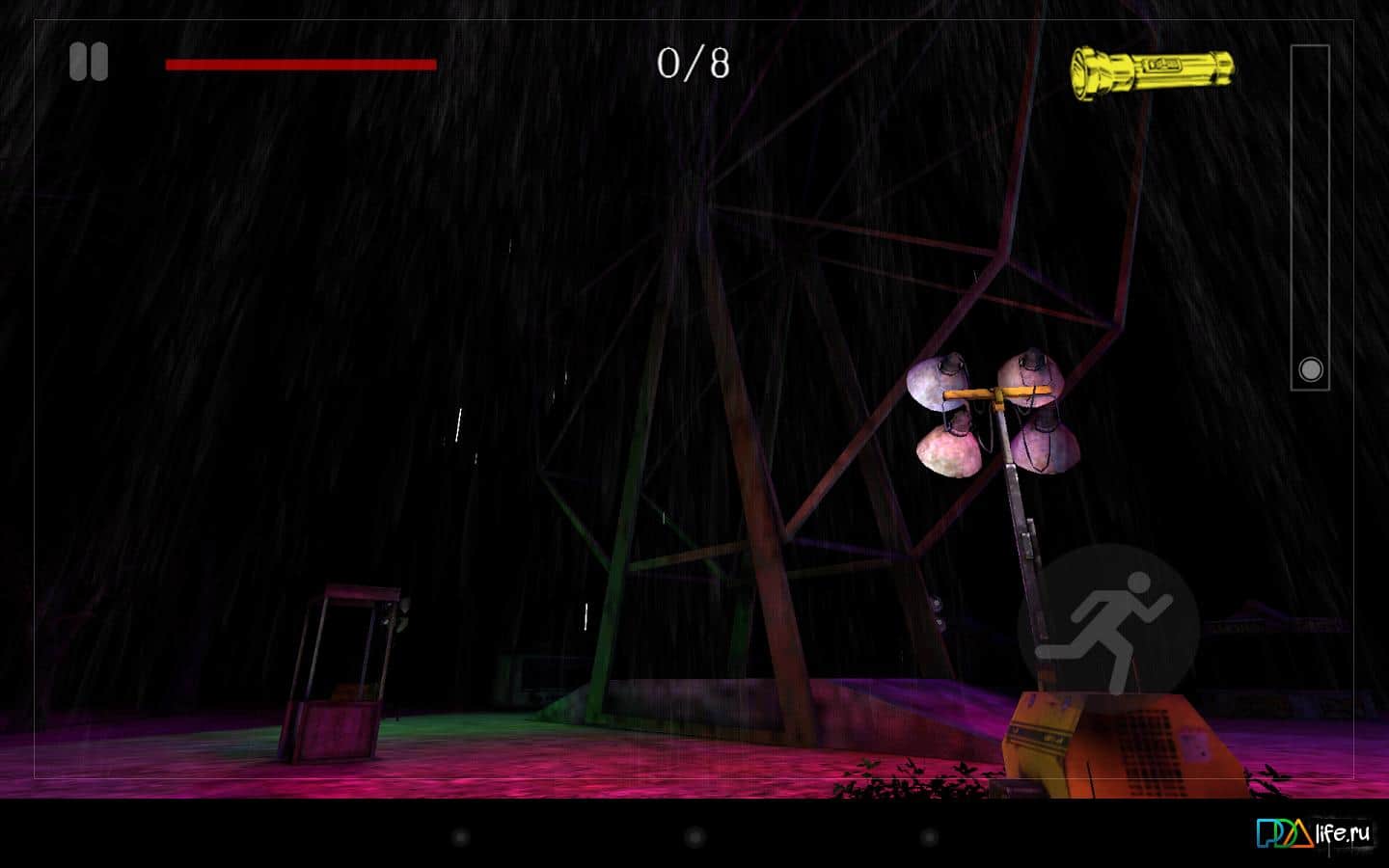1389x868 pixels.
Task: Click the red health bar
Action: click(299, 65)
